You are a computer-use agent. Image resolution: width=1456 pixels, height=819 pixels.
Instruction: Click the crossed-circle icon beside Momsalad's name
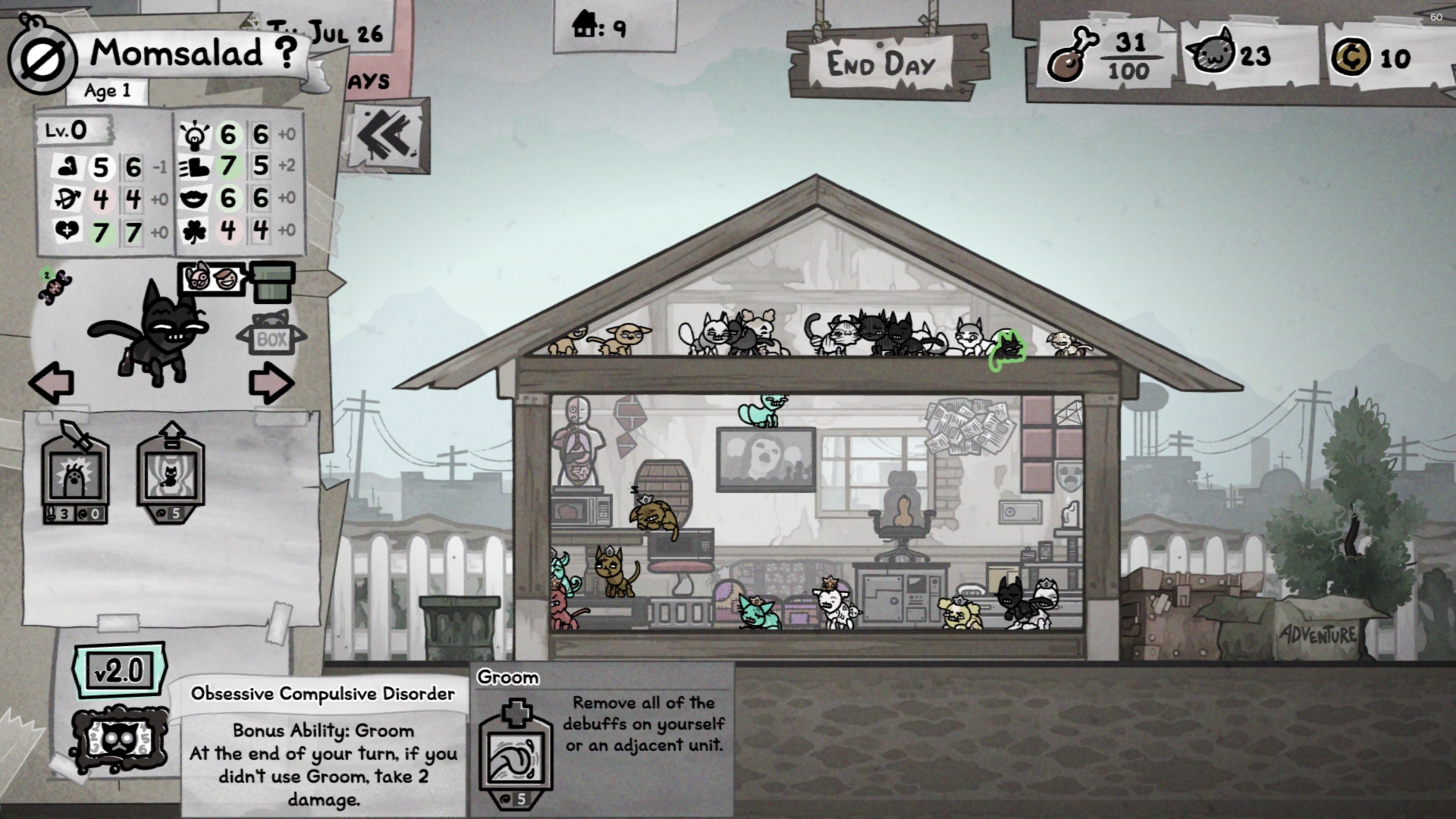(x=42, y=60)
